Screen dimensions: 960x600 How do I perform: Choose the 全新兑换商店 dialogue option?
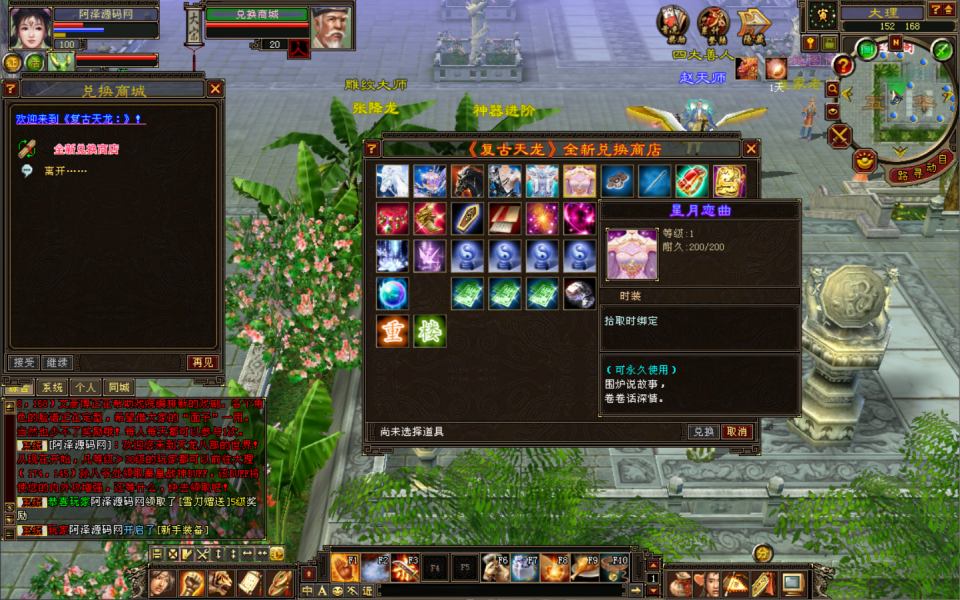(87, 149)
